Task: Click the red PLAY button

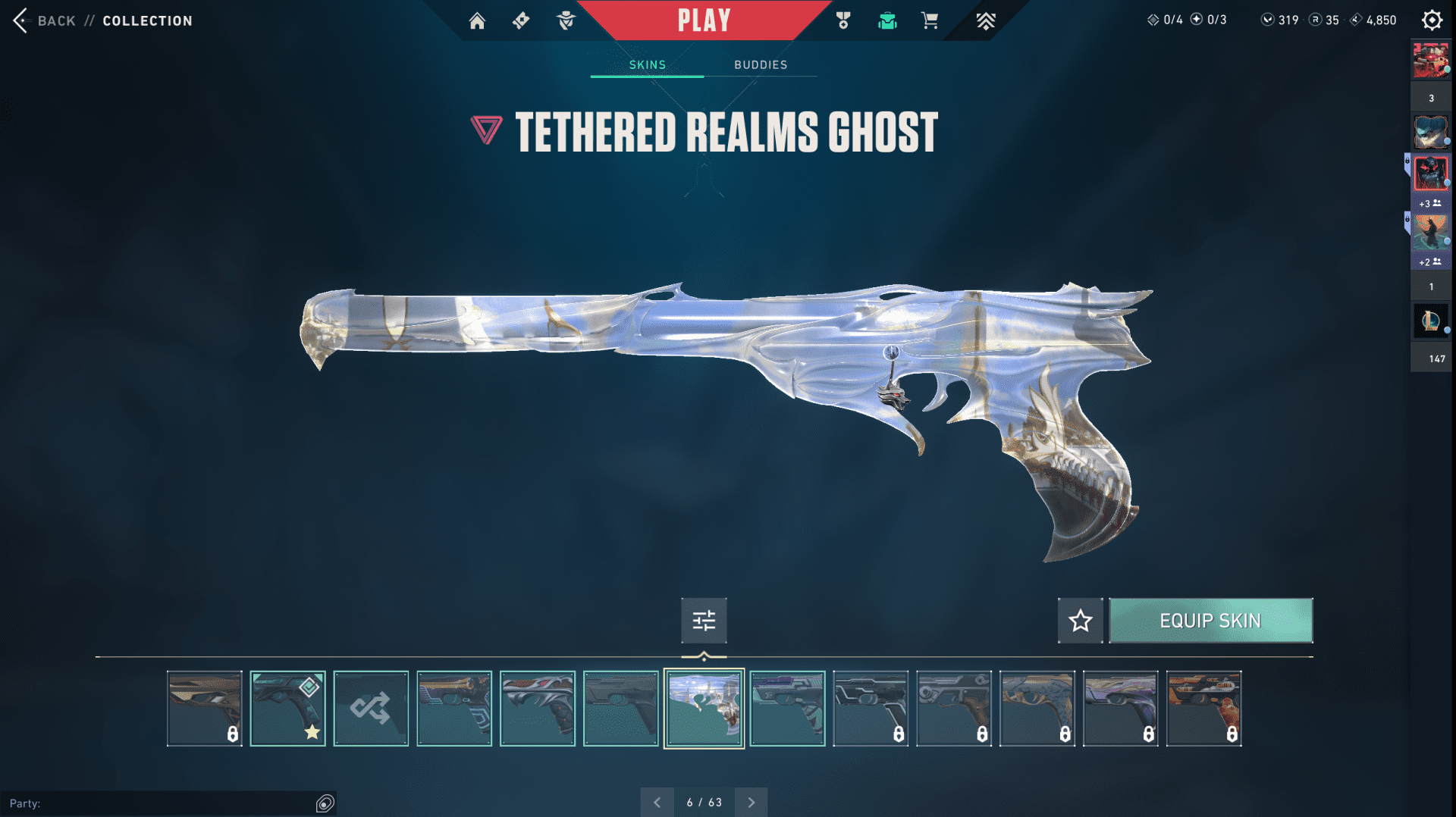Action: coord(704,20)
